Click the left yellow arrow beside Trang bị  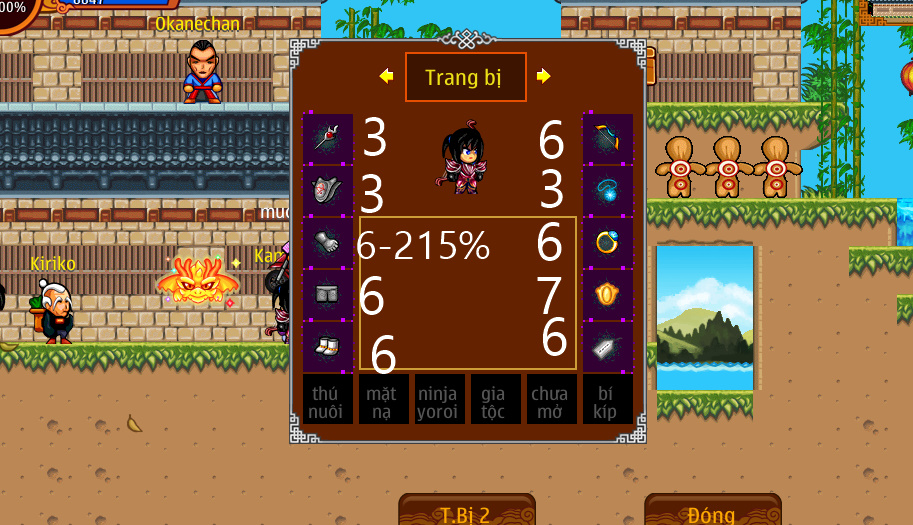click(x=386, y=76)
